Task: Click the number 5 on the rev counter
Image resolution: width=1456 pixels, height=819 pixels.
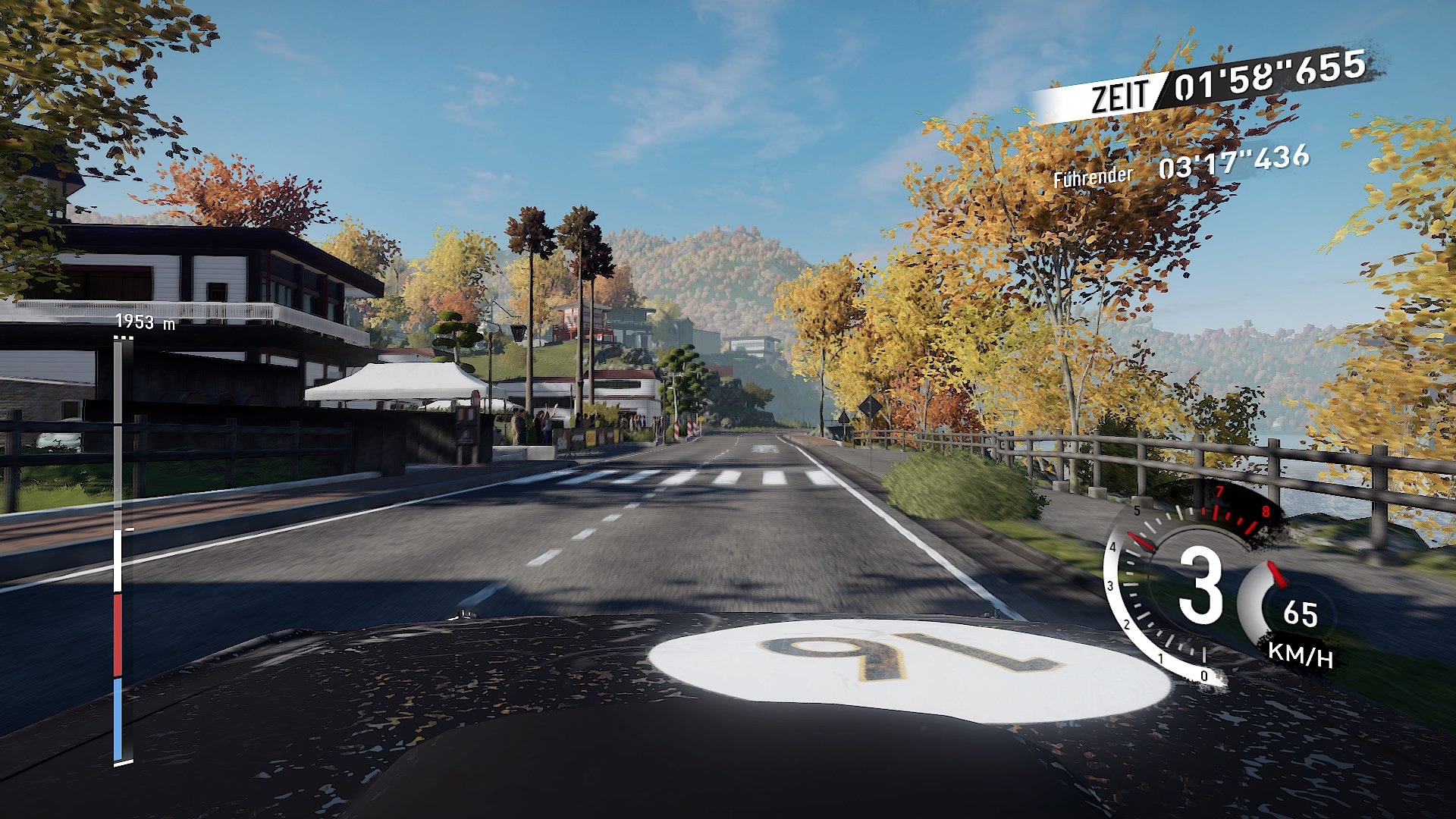Action: (1136, 510)
